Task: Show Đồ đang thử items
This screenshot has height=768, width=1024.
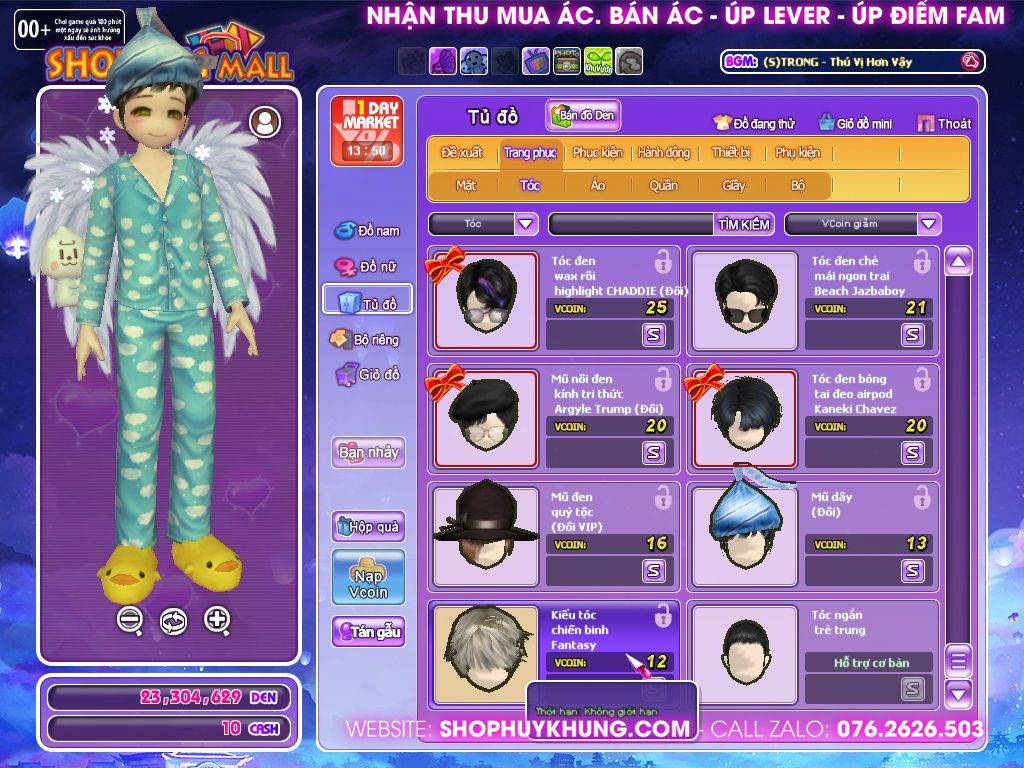Action: point(753,124)
